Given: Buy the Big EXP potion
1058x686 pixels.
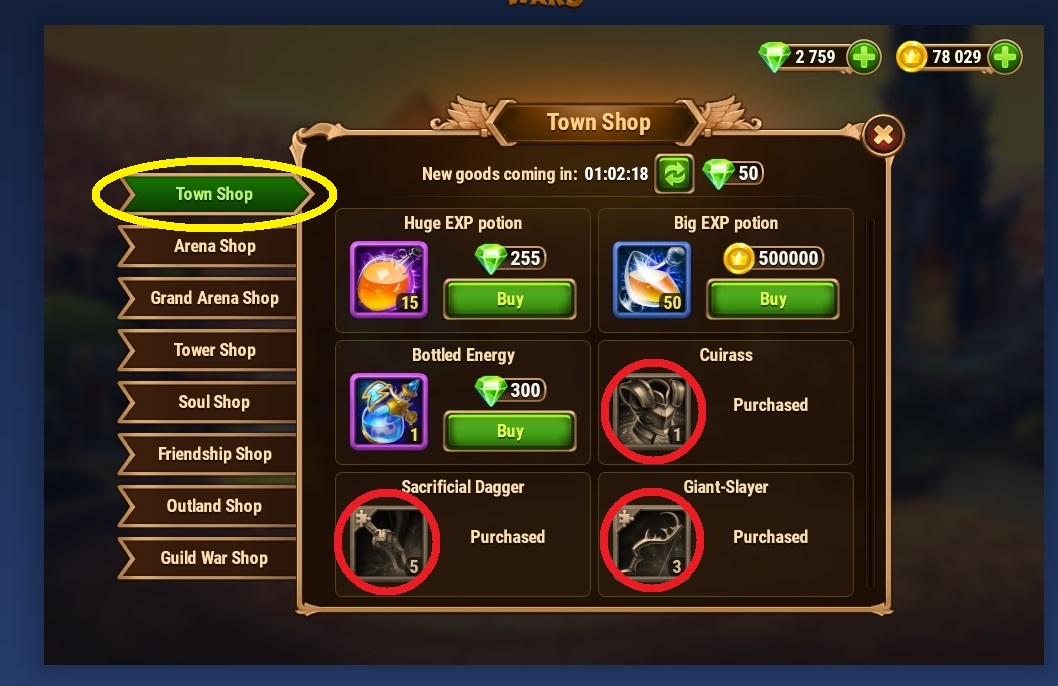Looking at the screenshot, I should click(x=772, y=299).
